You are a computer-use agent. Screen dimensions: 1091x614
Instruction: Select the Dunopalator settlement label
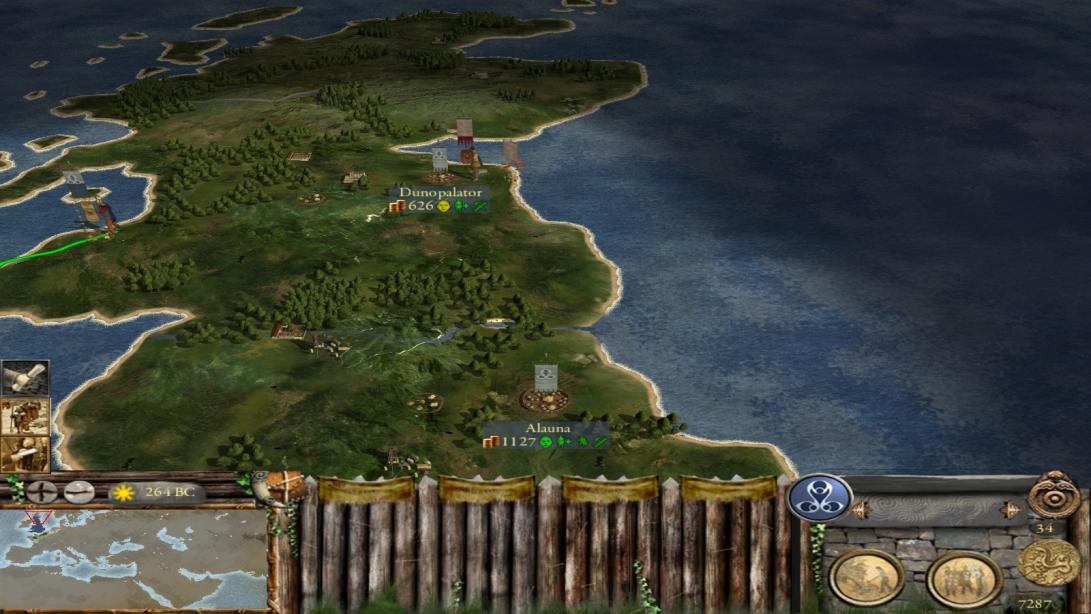[440, 192]
